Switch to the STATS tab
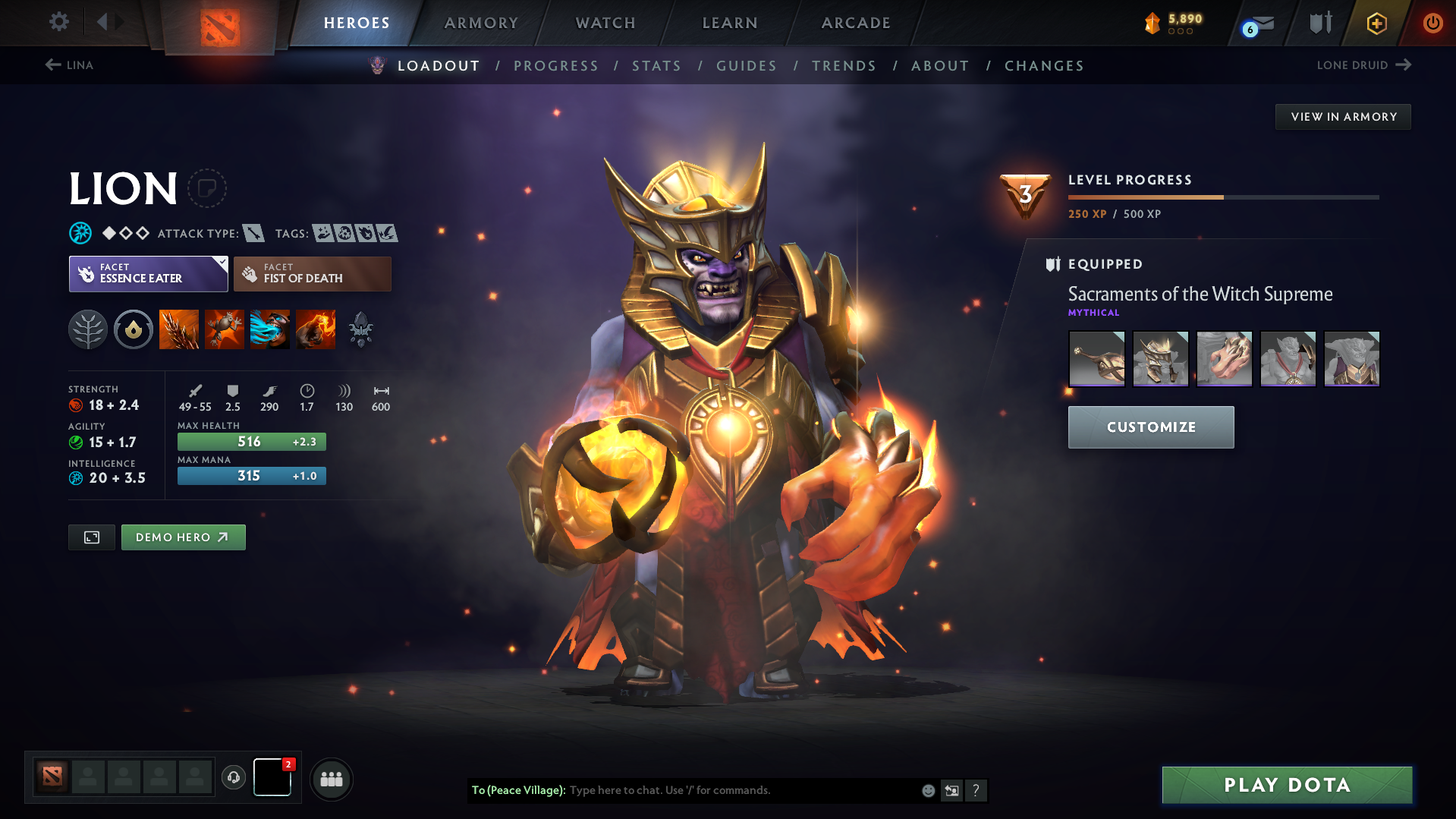 (656, 66)
